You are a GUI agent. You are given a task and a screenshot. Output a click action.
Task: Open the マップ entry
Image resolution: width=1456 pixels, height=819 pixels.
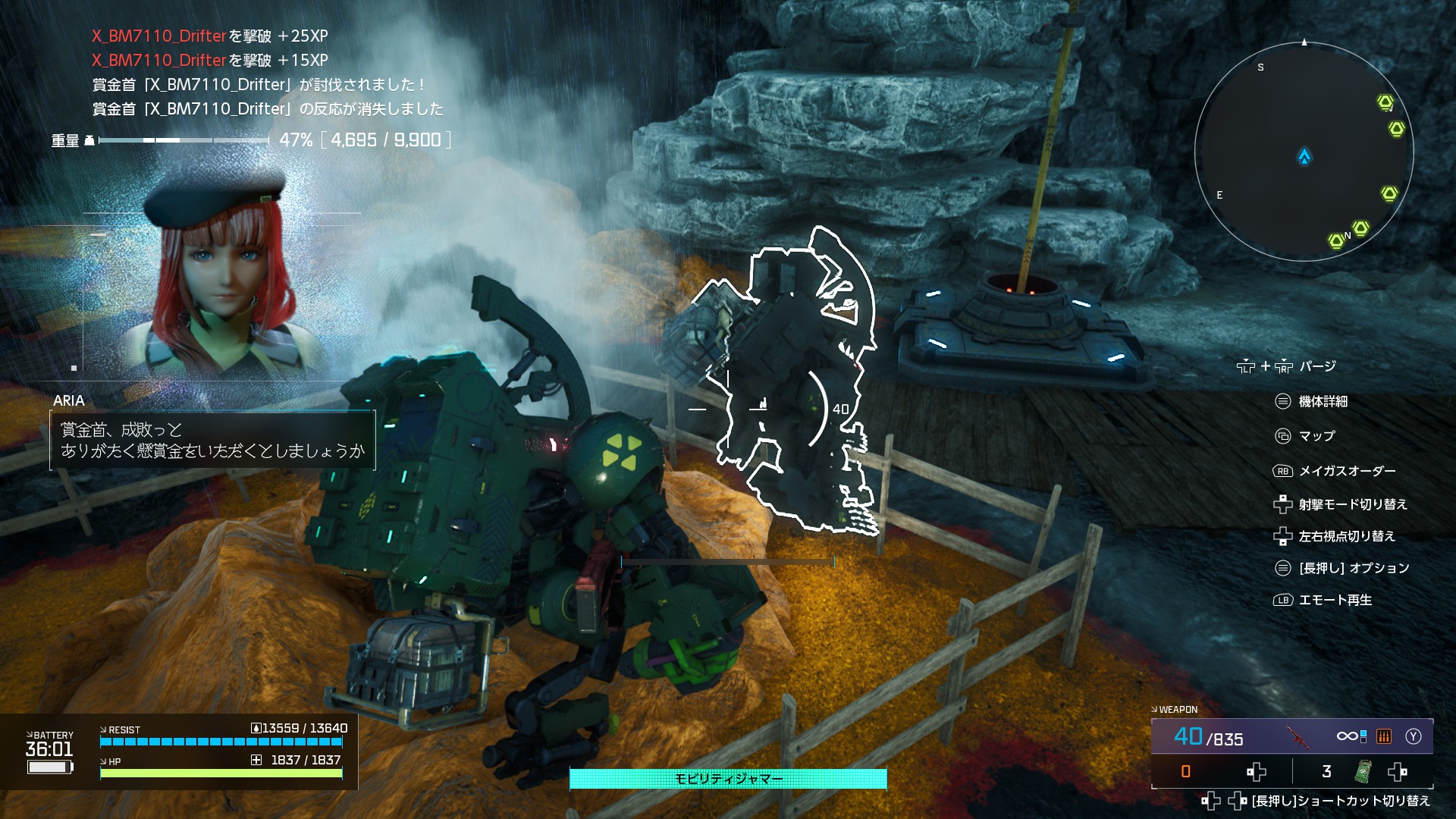(1316, 436)
